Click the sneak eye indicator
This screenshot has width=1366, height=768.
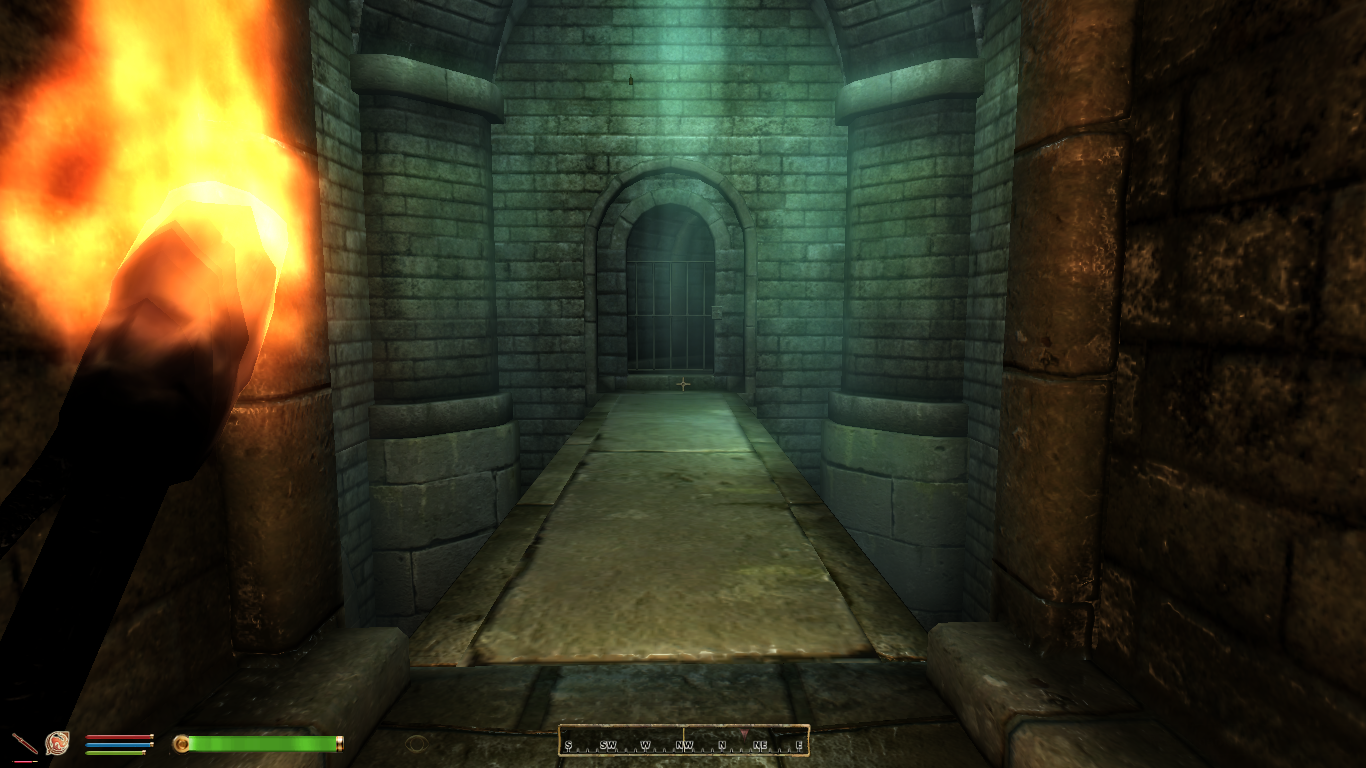[x=416, y=743]
